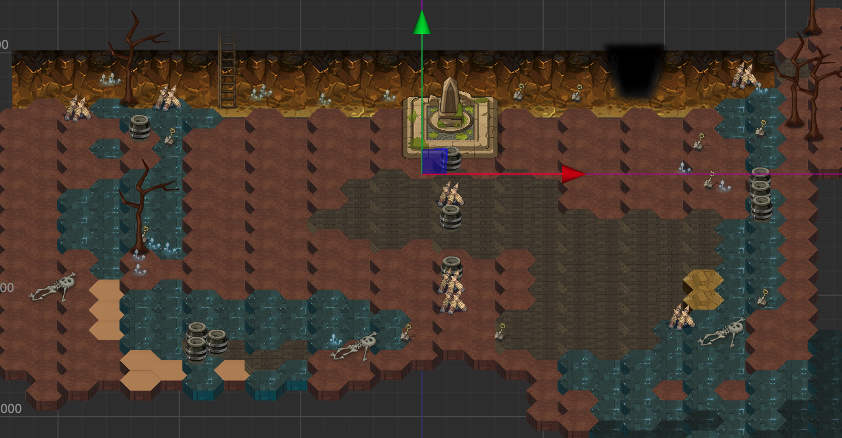
Task: Click the red X-axis gizmo arrow
Action: coord(572,174)
